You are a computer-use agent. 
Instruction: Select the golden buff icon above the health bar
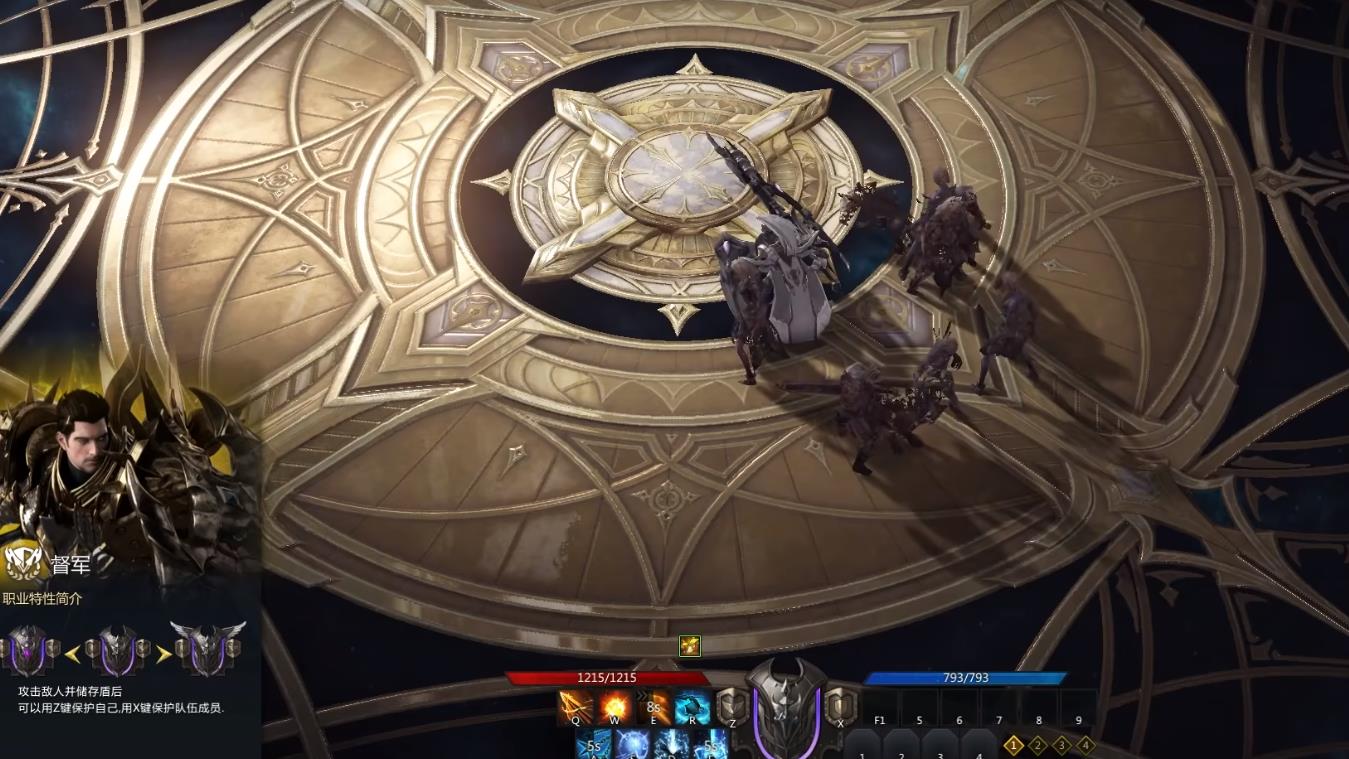(689, 646)
